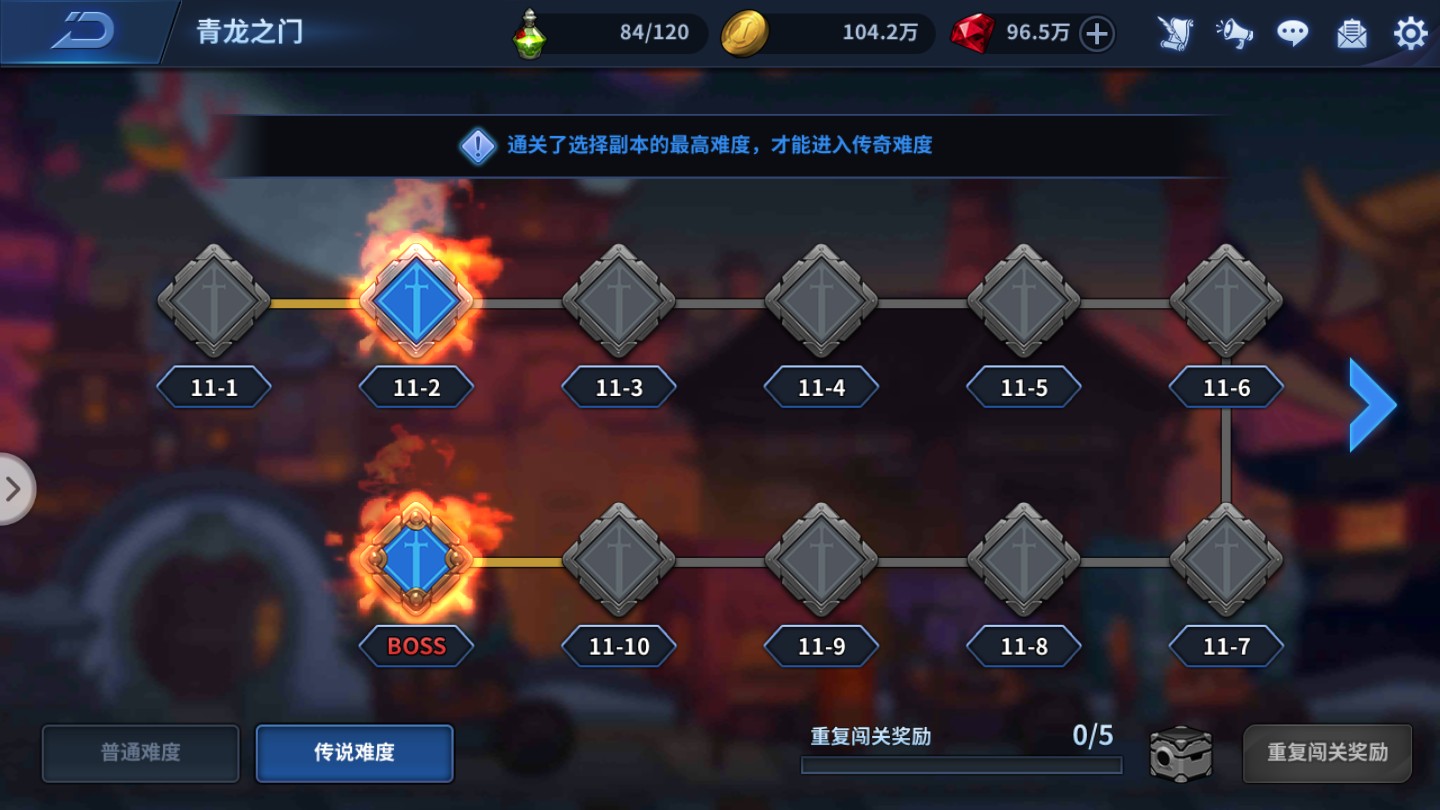1440x810 pixels.
Task: Check the mailbox icon
Action: coord(1352,33)
